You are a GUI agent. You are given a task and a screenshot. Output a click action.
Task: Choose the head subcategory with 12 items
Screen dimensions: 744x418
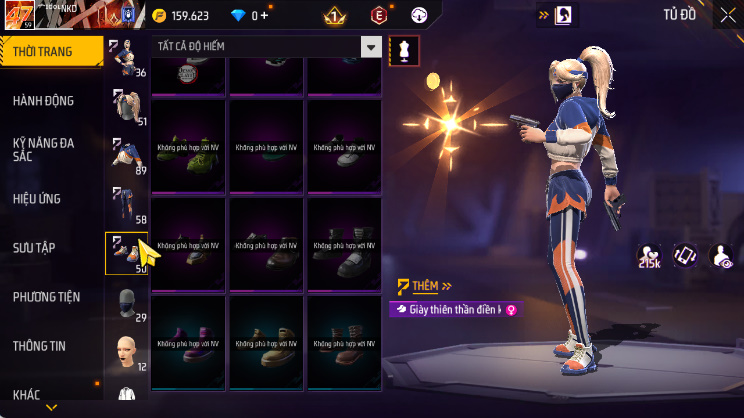[126, 352]
